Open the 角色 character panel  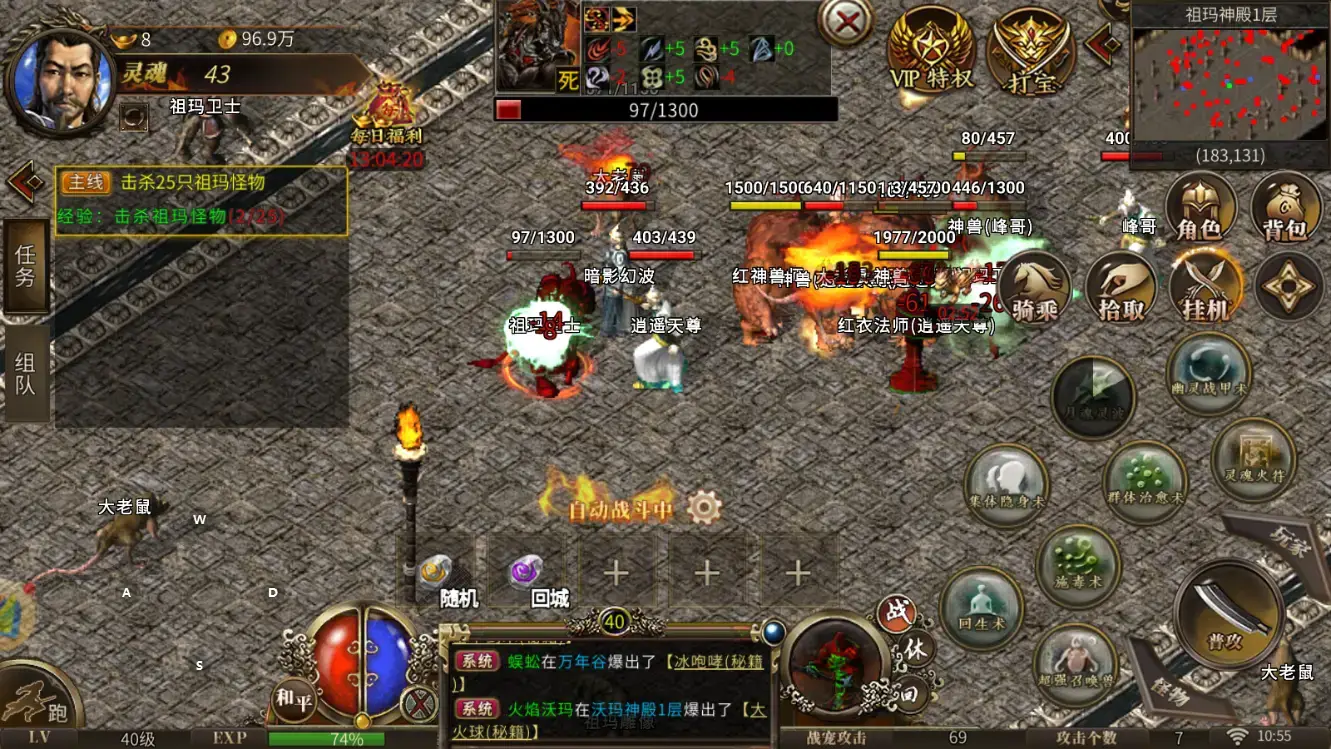(x=1199, y=209)
